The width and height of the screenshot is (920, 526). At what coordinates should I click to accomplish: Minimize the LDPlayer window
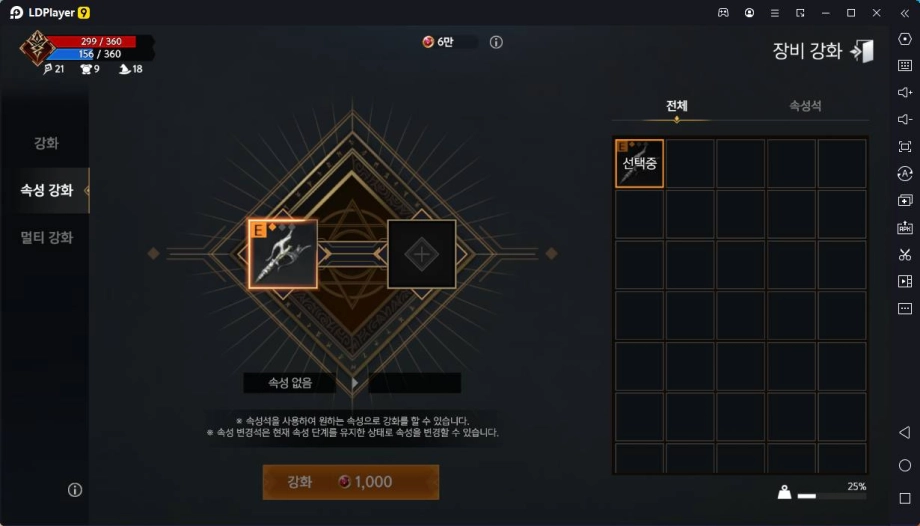[x=825, y=12]
